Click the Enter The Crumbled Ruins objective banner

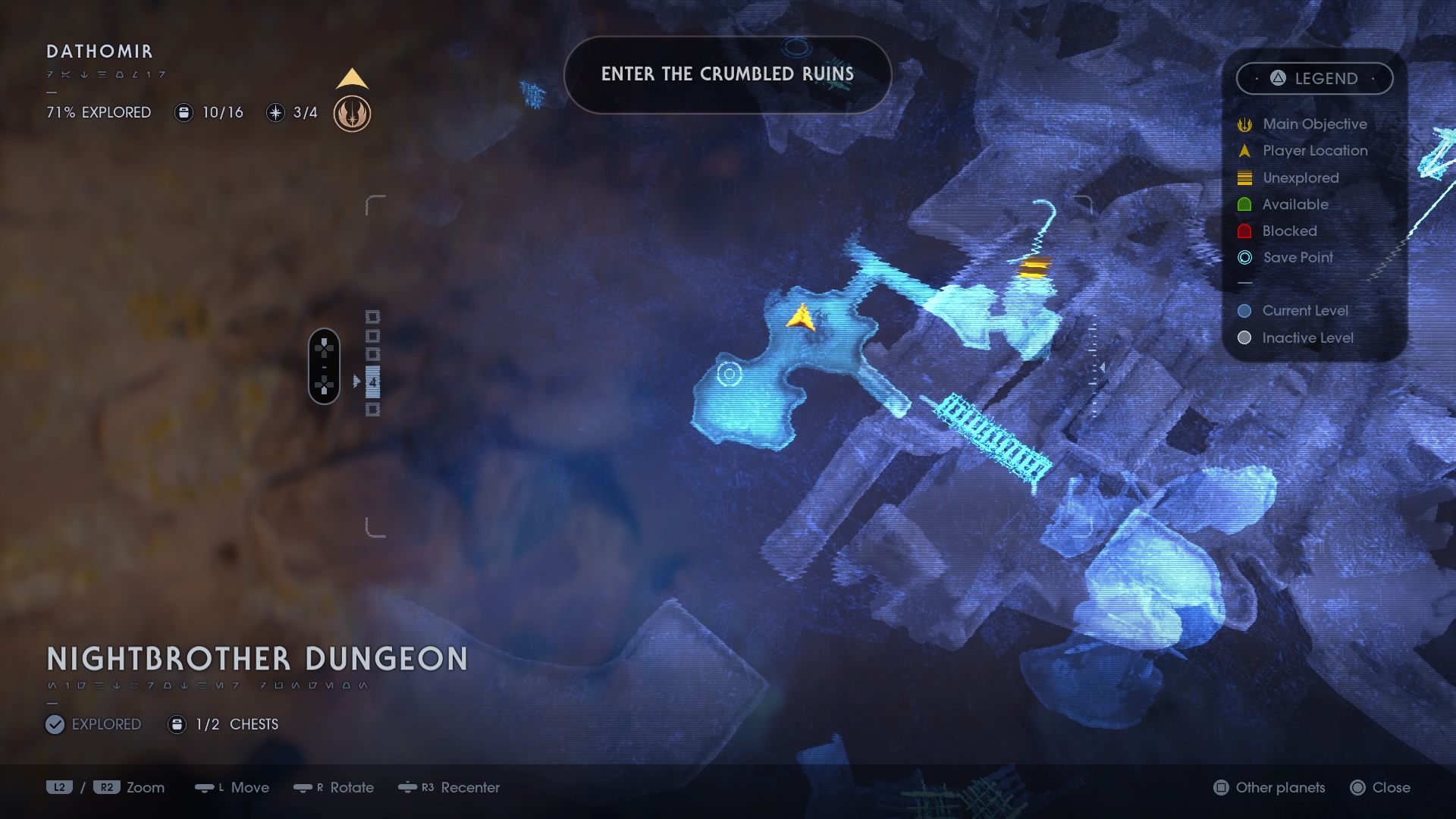pyautogui.click(x=727, y=75)
